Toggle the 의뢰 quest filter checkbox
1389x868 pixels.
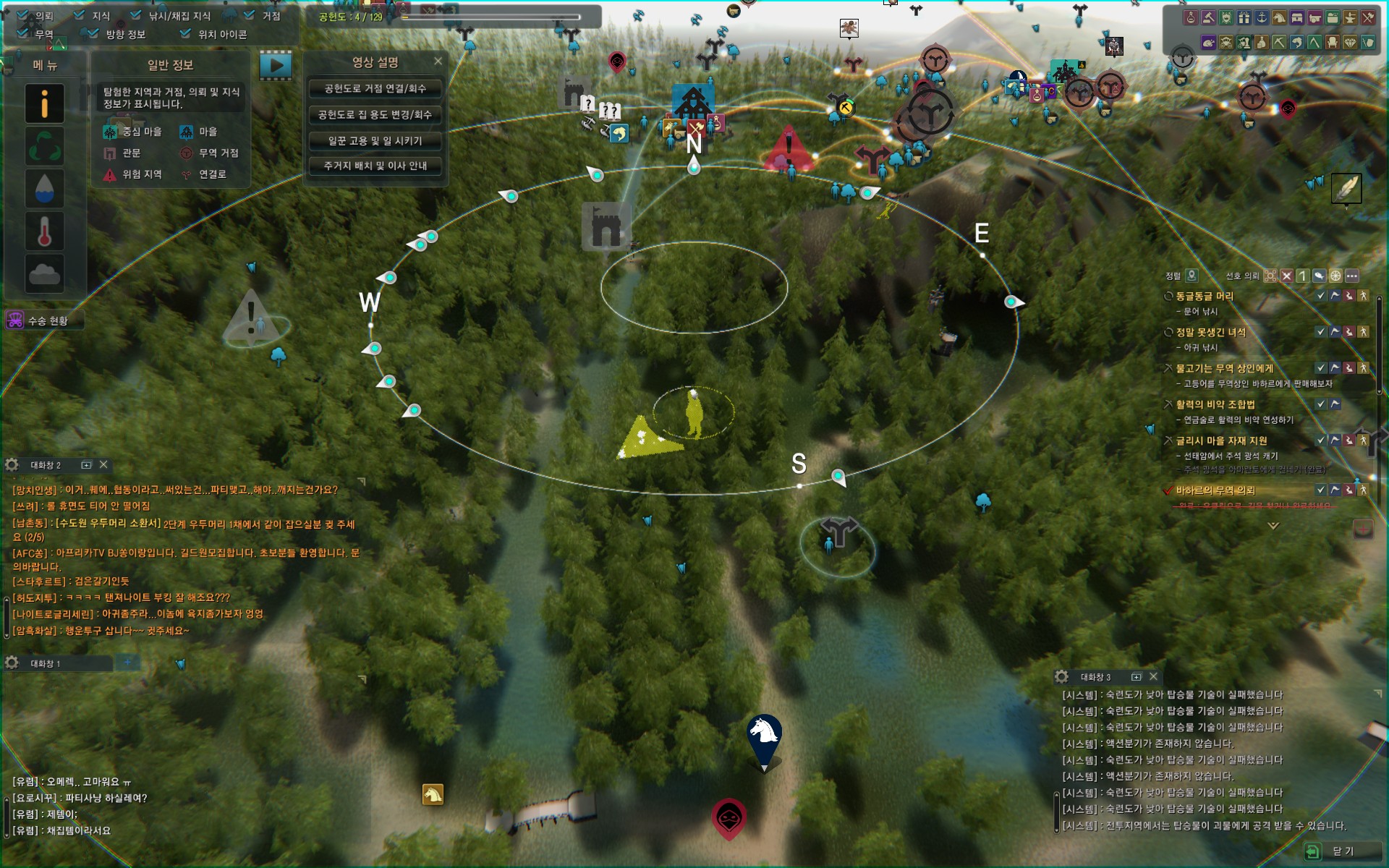(x=22, y=15)
